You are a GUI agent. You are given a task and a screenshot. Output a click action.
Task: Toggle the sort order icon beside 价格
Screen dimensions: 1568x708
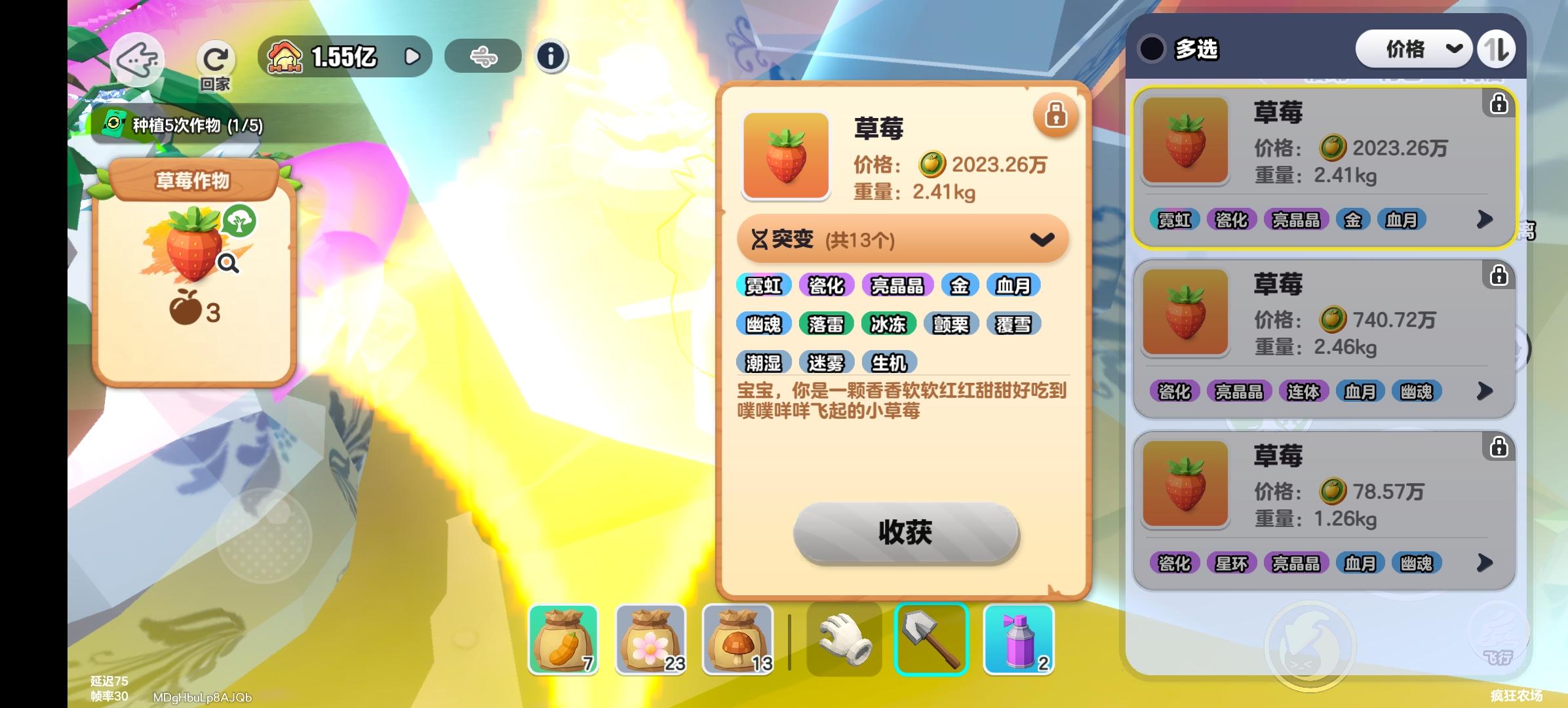click(x=1497, y=48)
